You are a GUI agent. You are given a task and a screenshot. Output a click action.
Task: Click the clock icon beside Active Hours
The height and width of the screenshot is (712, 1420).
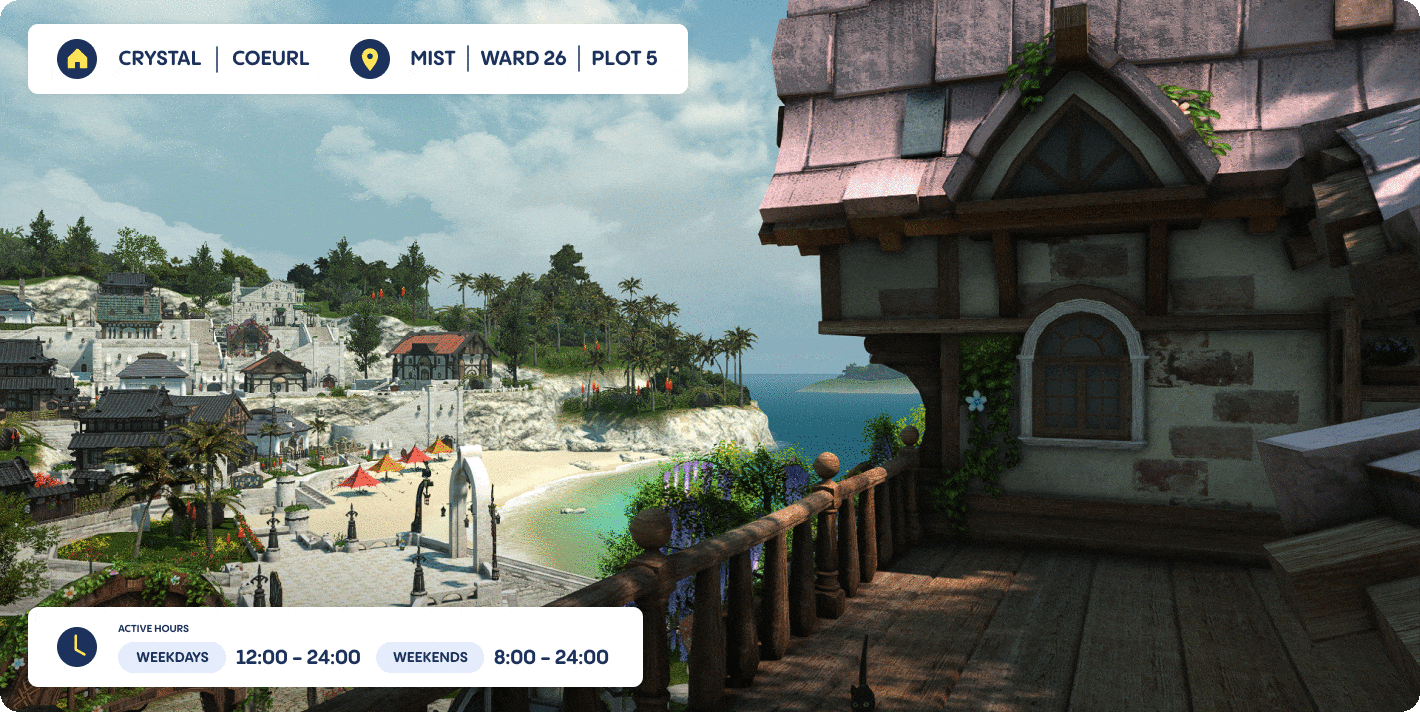click(77, 647)
